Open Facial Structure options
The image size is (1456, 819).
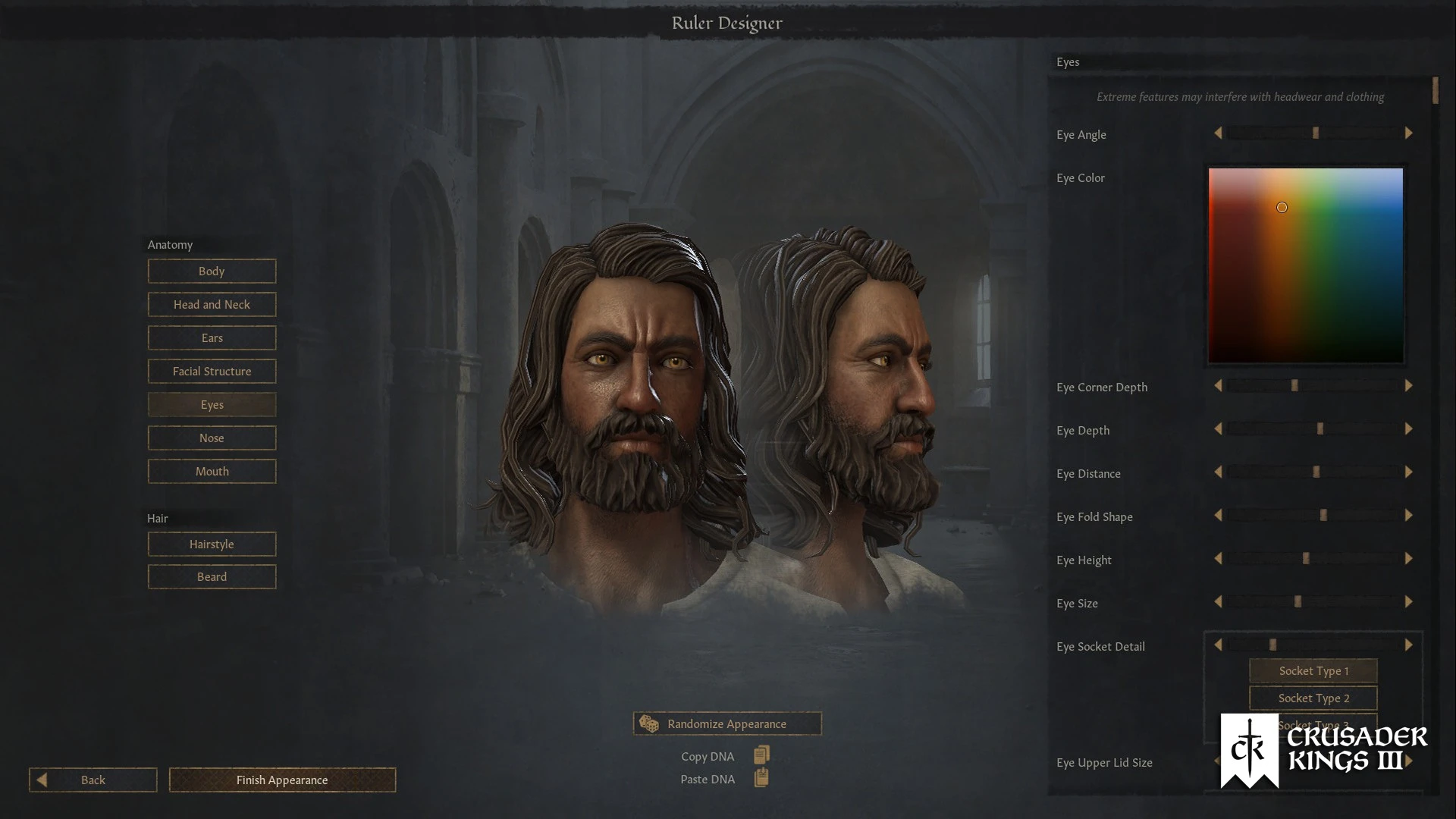[212, 372]
